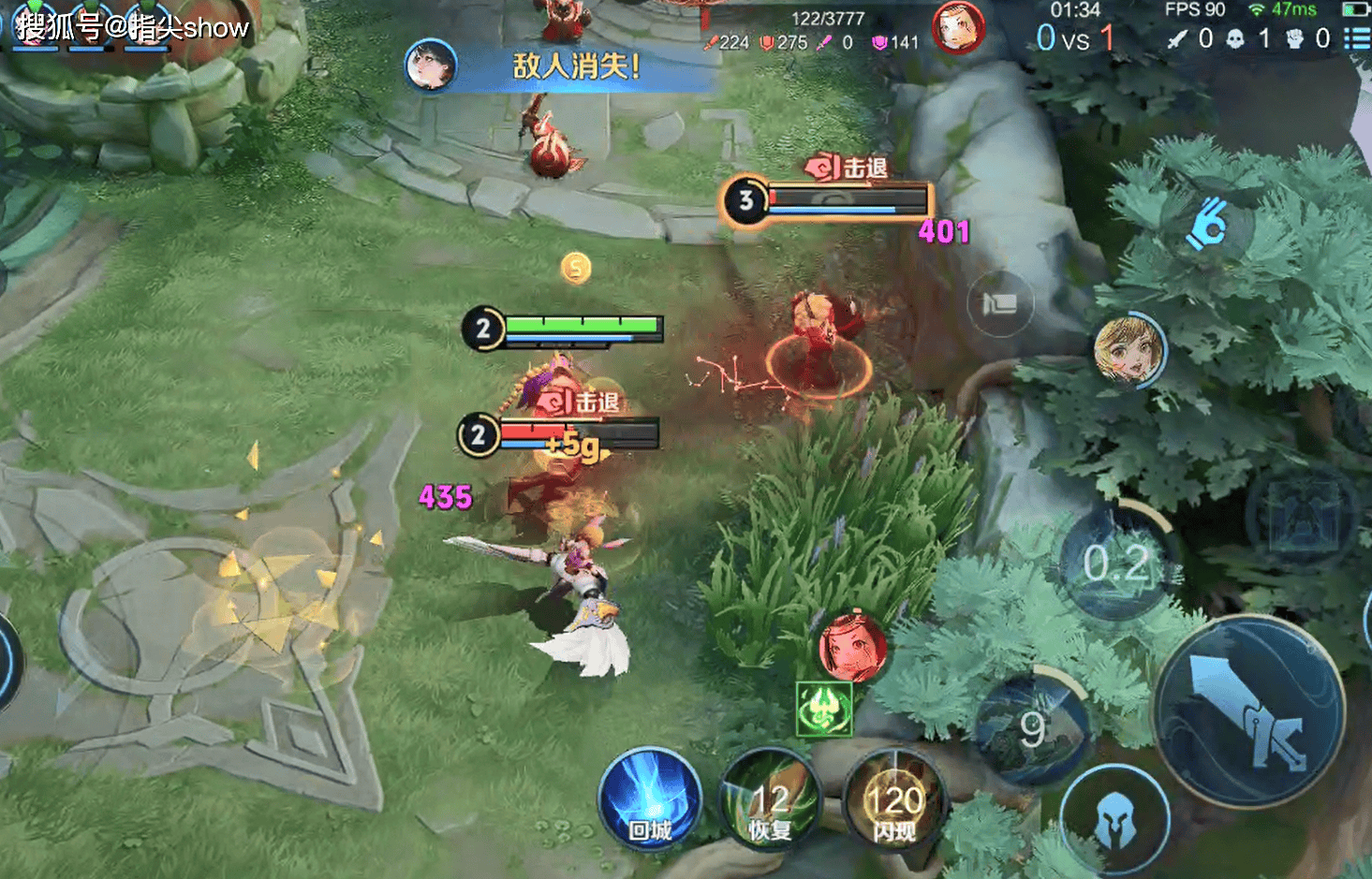
Task: Send the hand gesture signal
Action: (1206, 223)
